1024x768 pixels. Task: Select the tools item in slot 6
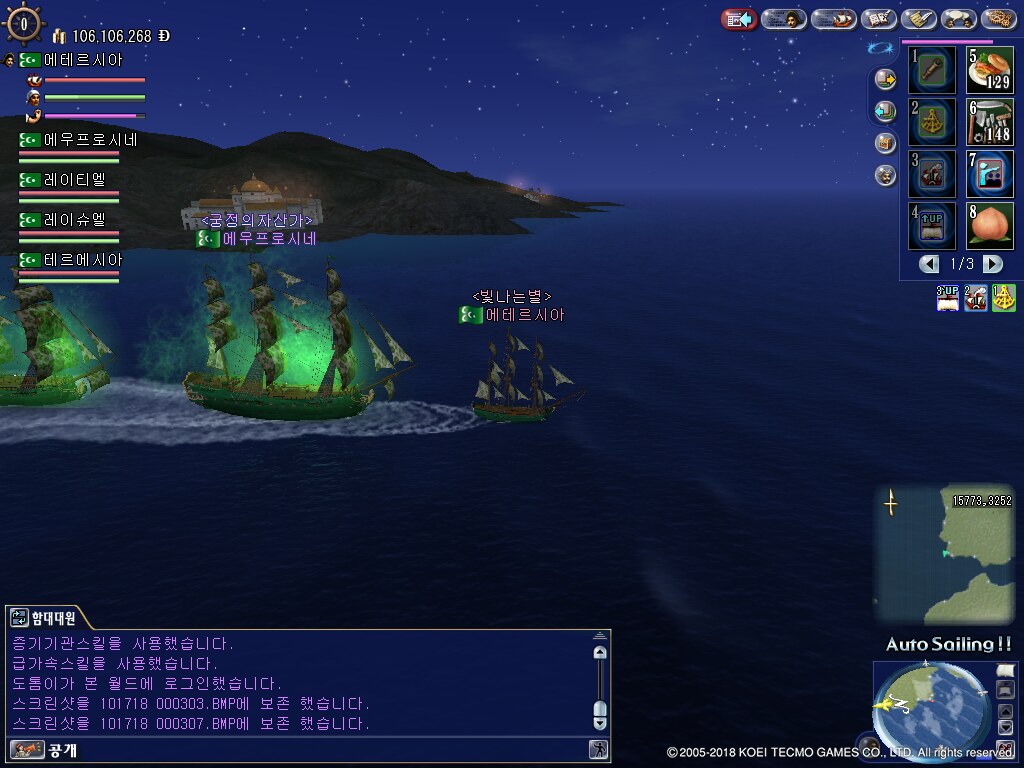[990, 122]
